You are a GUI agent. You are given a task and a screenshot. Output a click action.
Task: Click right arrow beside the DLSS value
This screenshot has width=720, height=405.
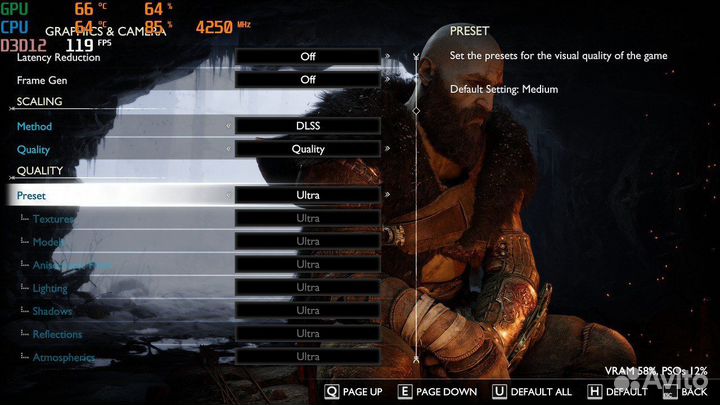tap(388, 127)
